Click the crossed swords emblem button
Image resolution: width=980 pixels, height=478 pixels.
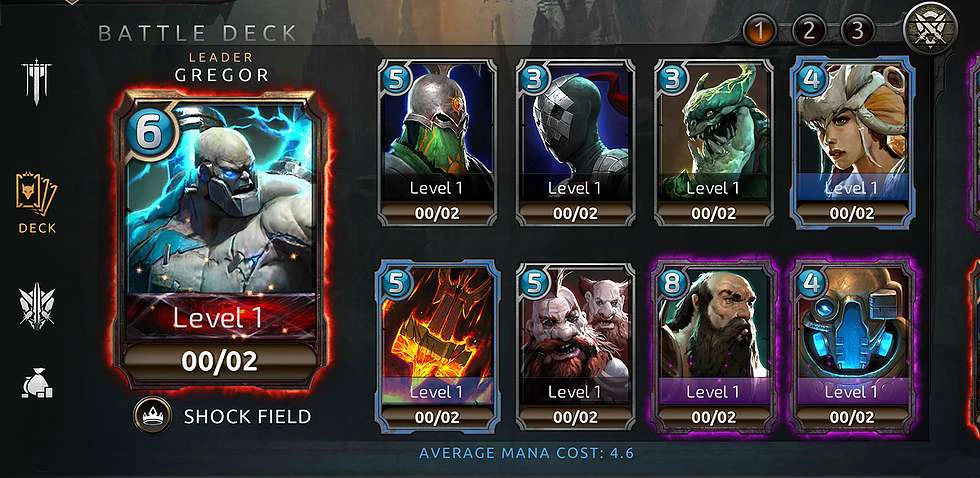pyautogui.click(x=931, y=29)
